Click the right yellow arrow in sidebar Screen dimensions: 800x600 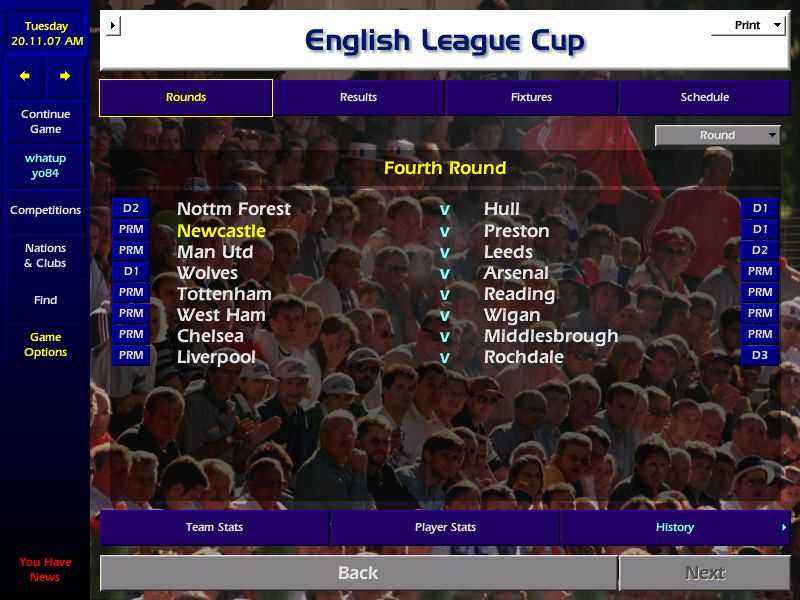click(65, 76)
